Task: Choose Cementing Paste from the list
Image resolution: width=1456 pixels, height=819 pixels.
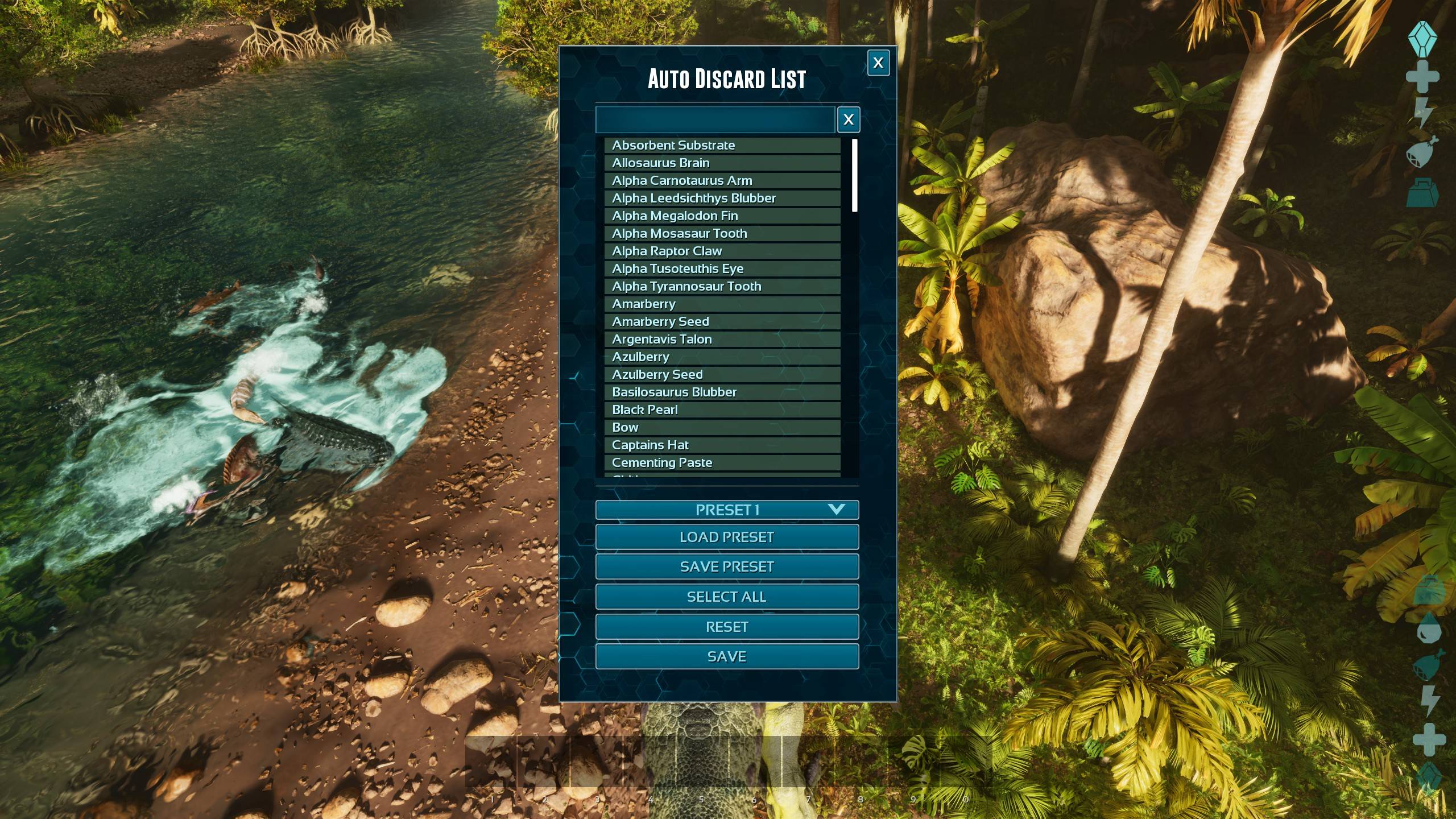Action: pos(722,463)
